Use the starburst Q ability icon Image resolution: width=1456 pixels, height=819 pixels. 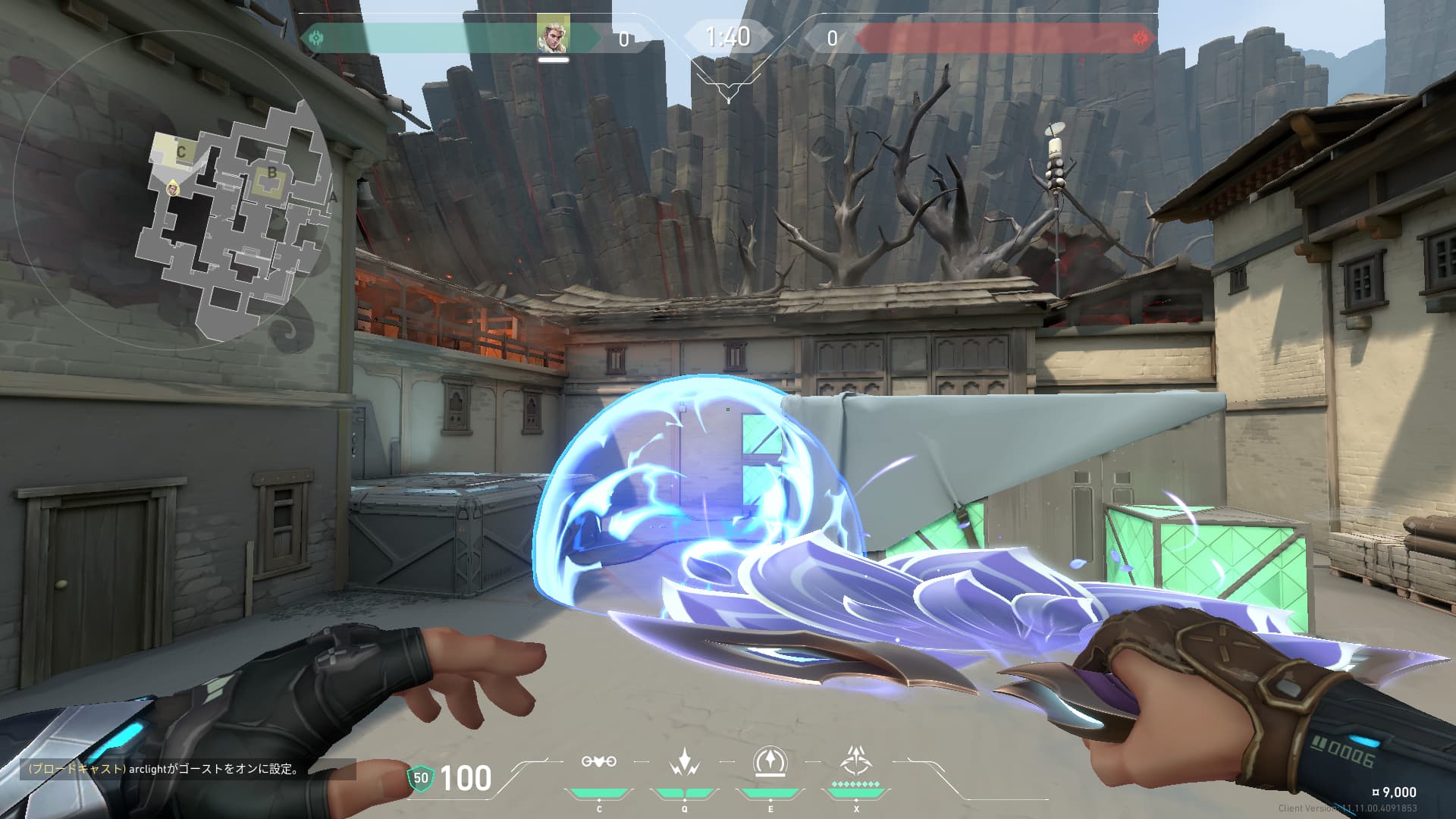point(684,761)
